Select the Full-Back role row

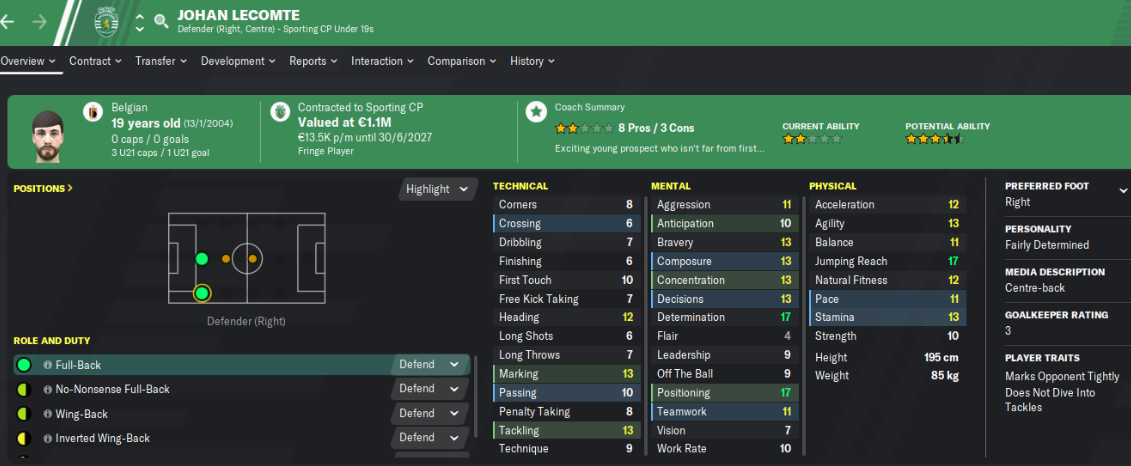tap(200, 365)
